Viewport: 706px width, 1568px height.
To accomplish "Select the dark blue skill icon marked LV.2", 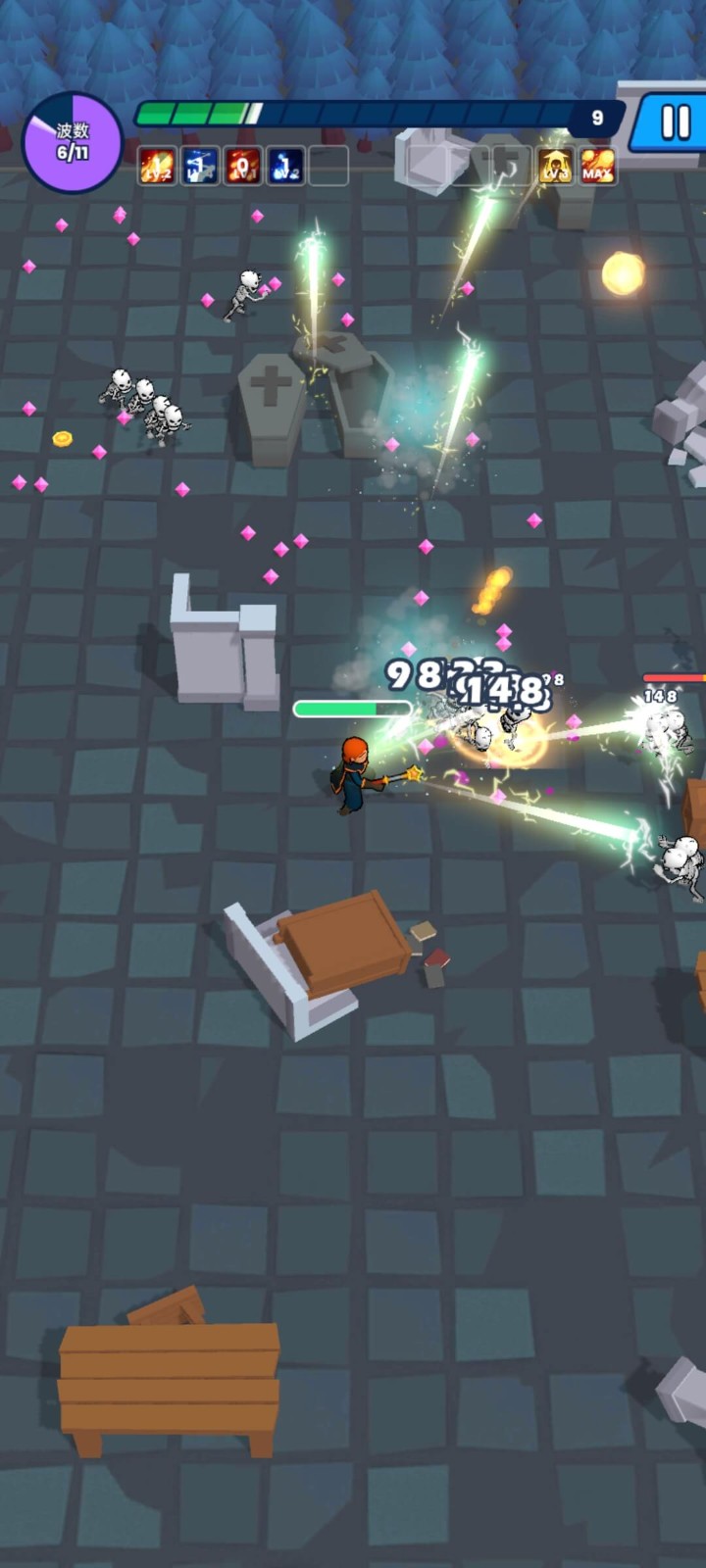I will (285, 167).
